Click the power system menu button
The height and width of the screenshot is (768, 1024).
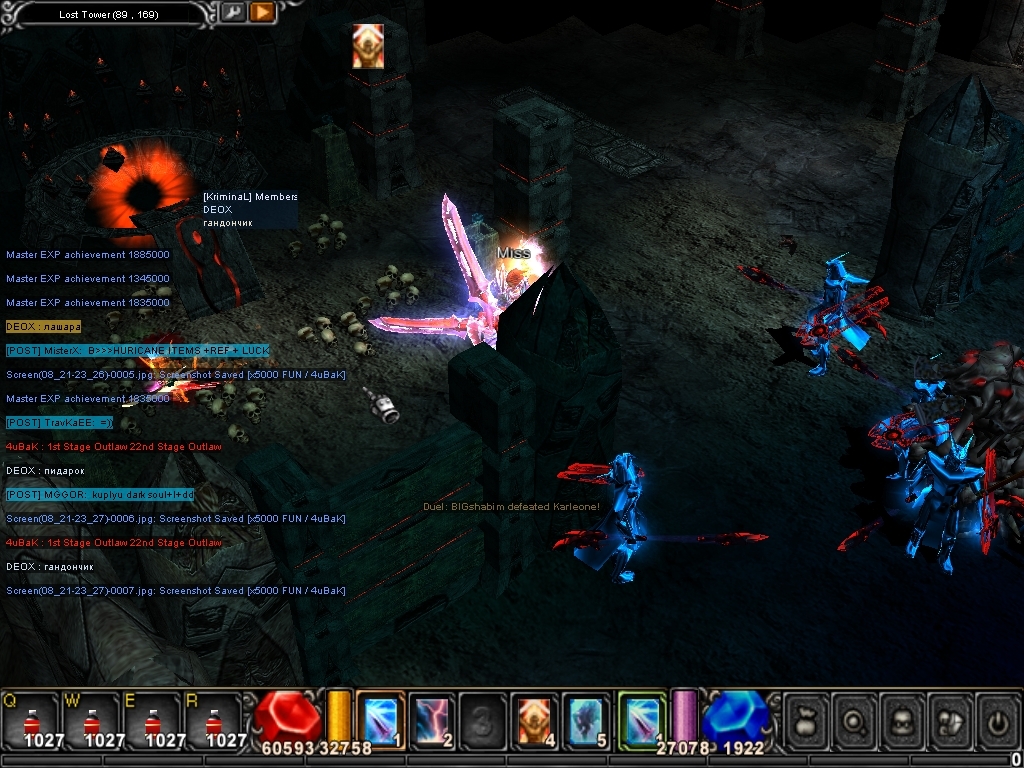tap(997, 718)
